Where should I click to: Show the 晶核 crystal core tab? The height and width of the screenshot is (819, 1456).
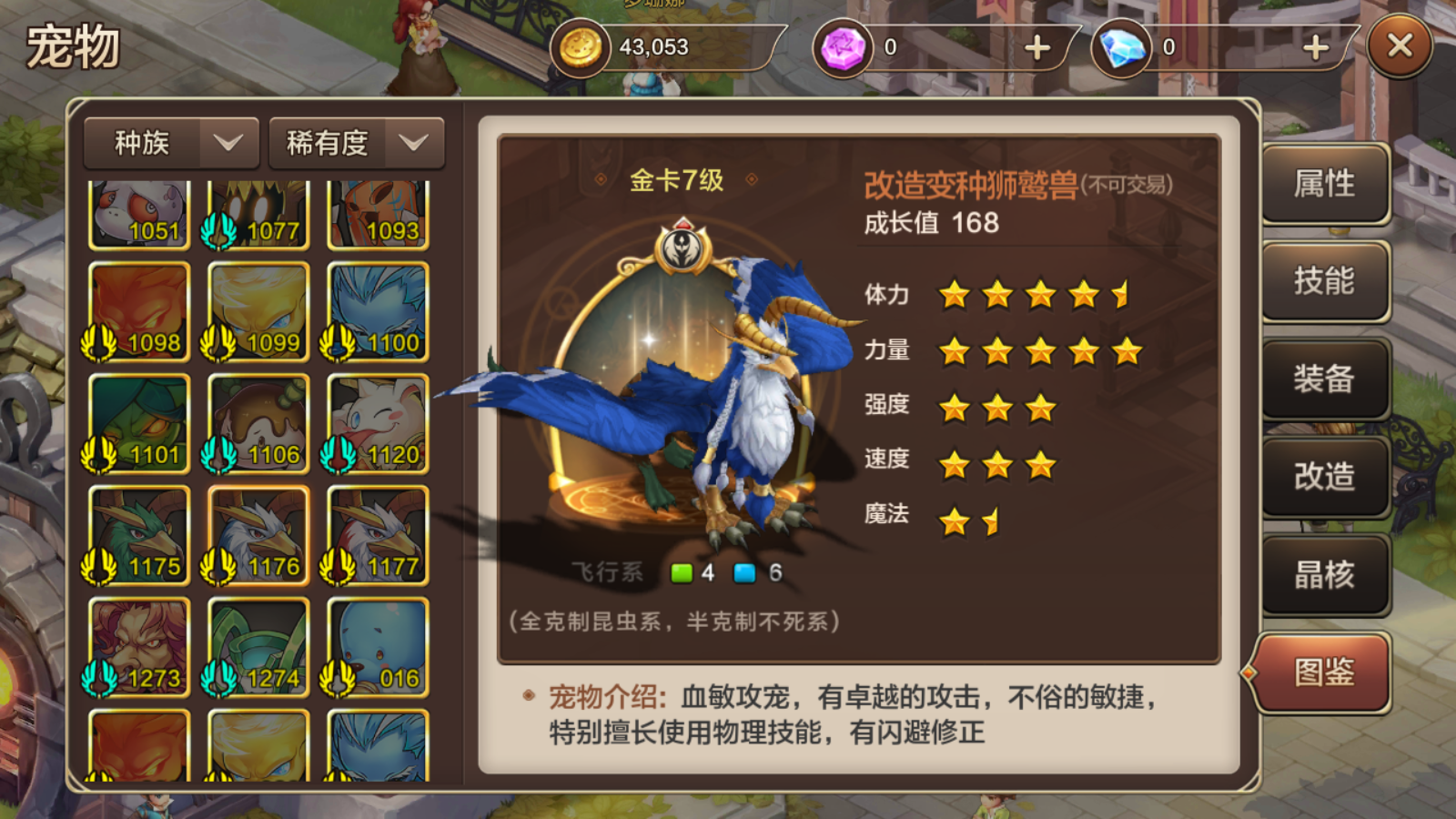pos(1325,574)
